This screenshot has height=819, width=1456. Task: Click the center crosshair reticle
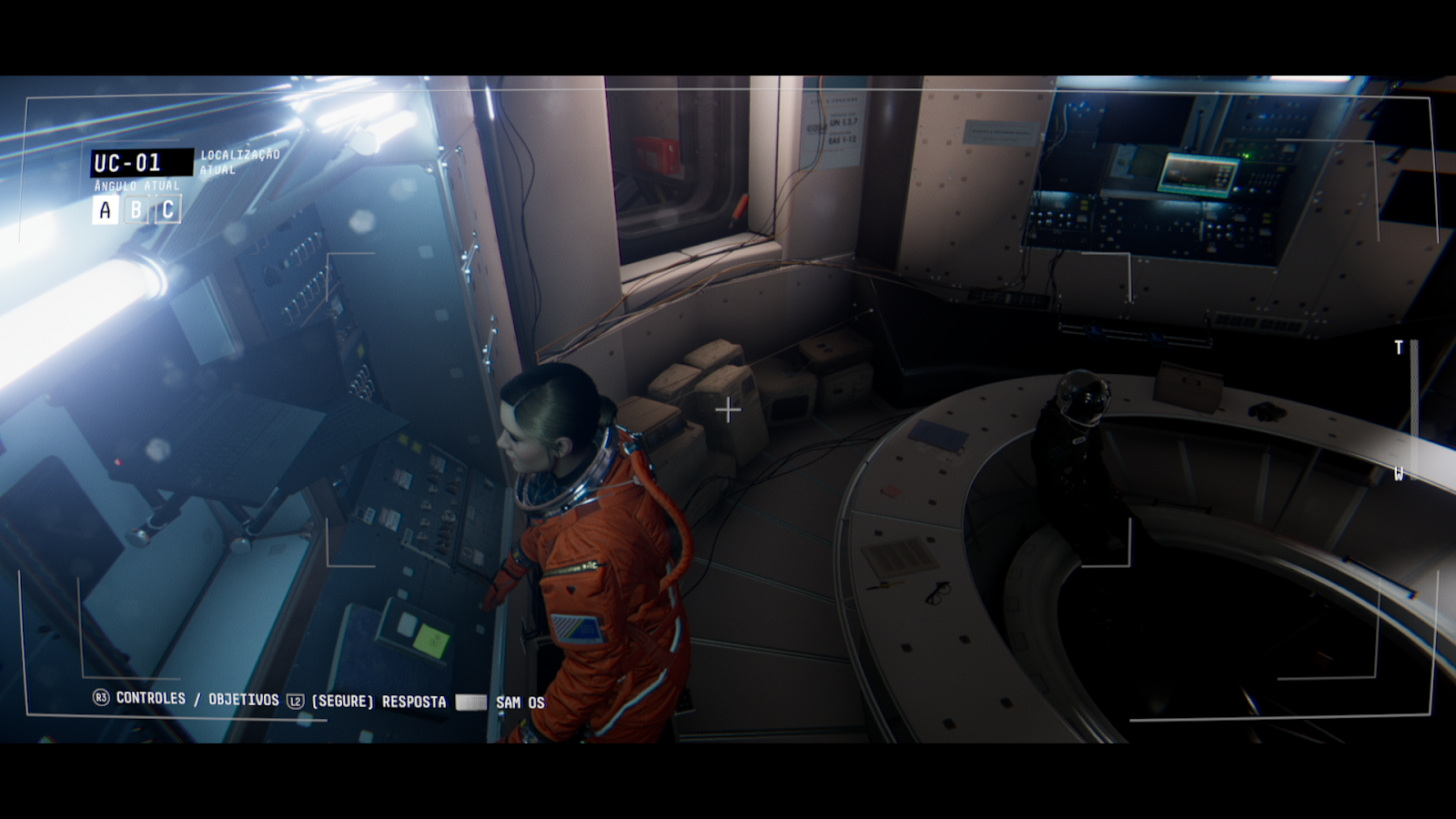tap(728, 410)
